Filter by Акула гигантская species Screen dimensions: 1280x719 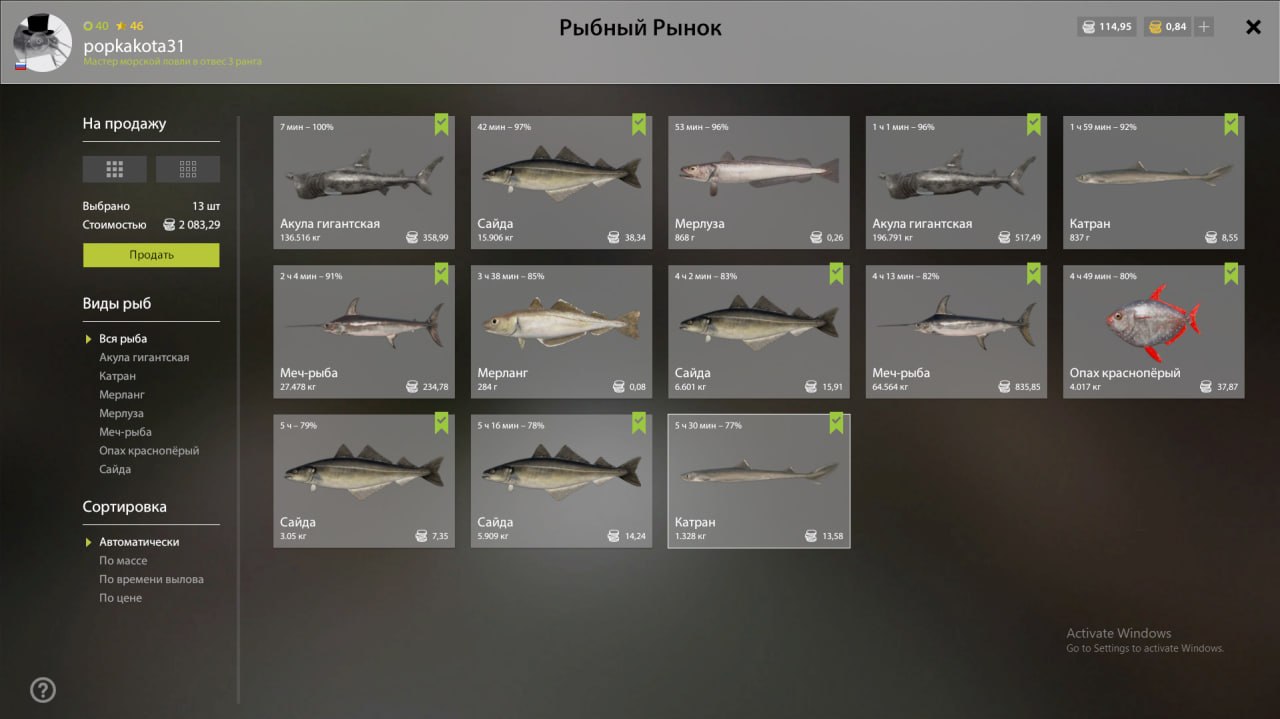pyautogui.click(x=144, y=357)
